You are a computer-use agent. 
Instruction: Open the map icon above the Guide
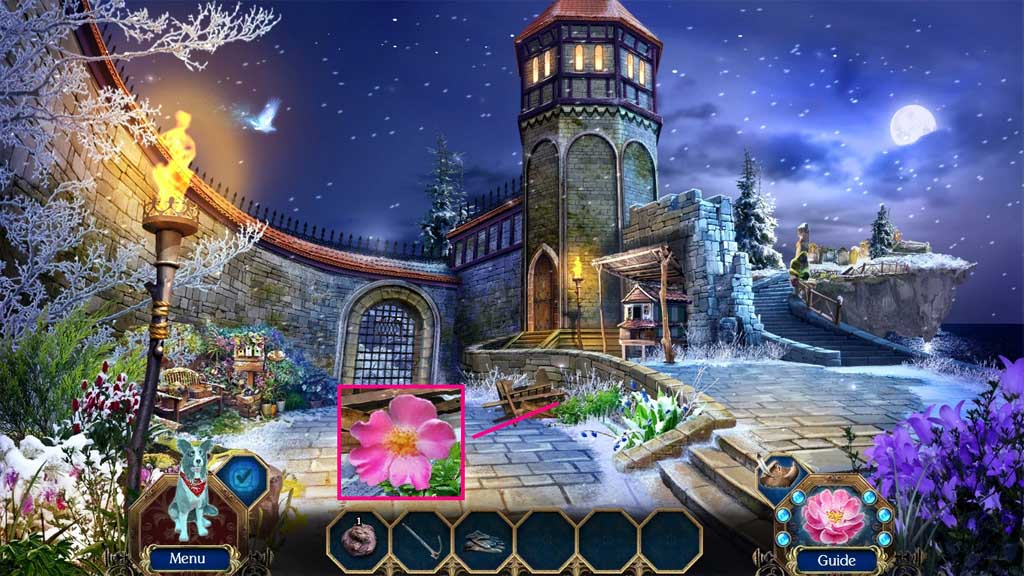pos(783,473)
